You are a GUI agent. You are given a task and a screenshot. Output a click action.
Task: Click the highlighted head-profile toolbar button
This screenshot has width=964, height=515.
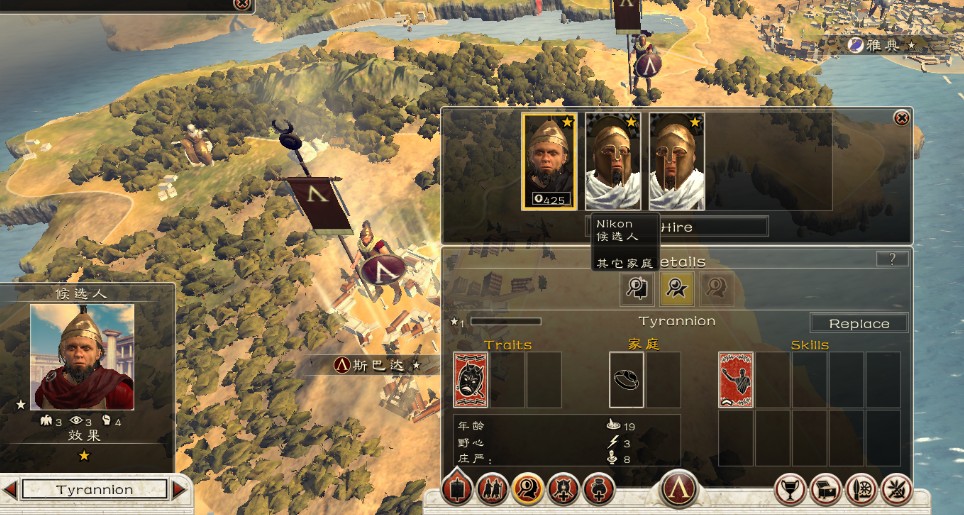point(527,490)
